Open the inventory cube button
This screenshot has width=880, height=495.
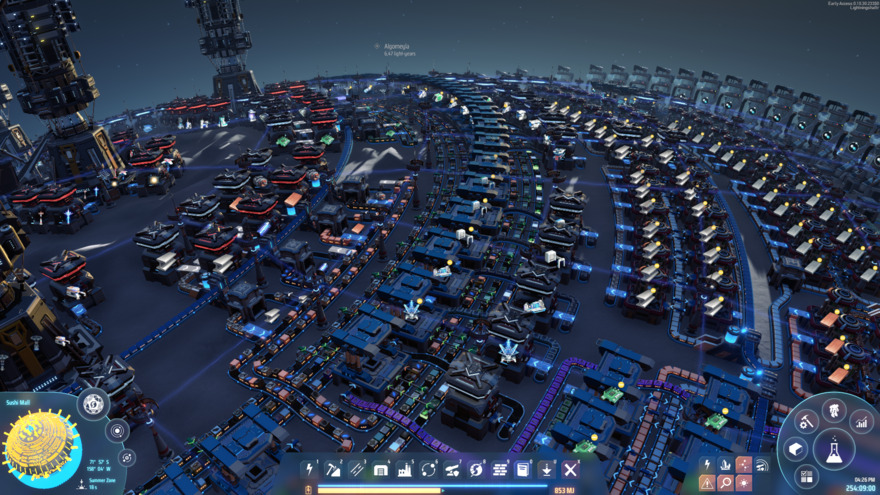796,449
